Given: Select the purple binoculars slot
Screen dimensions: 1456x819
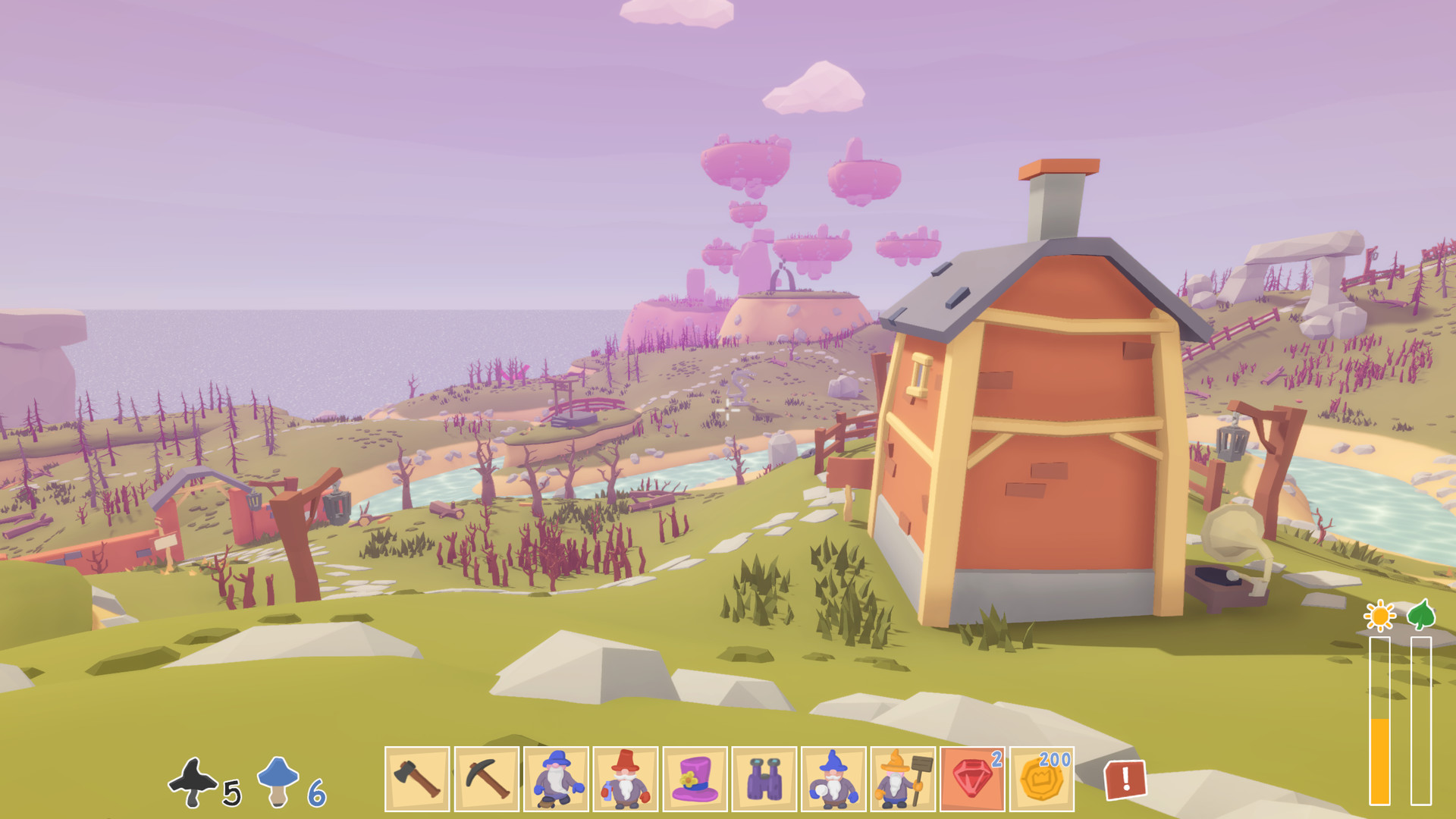Looking at the screenshot, I should click(x=764, y=779).
